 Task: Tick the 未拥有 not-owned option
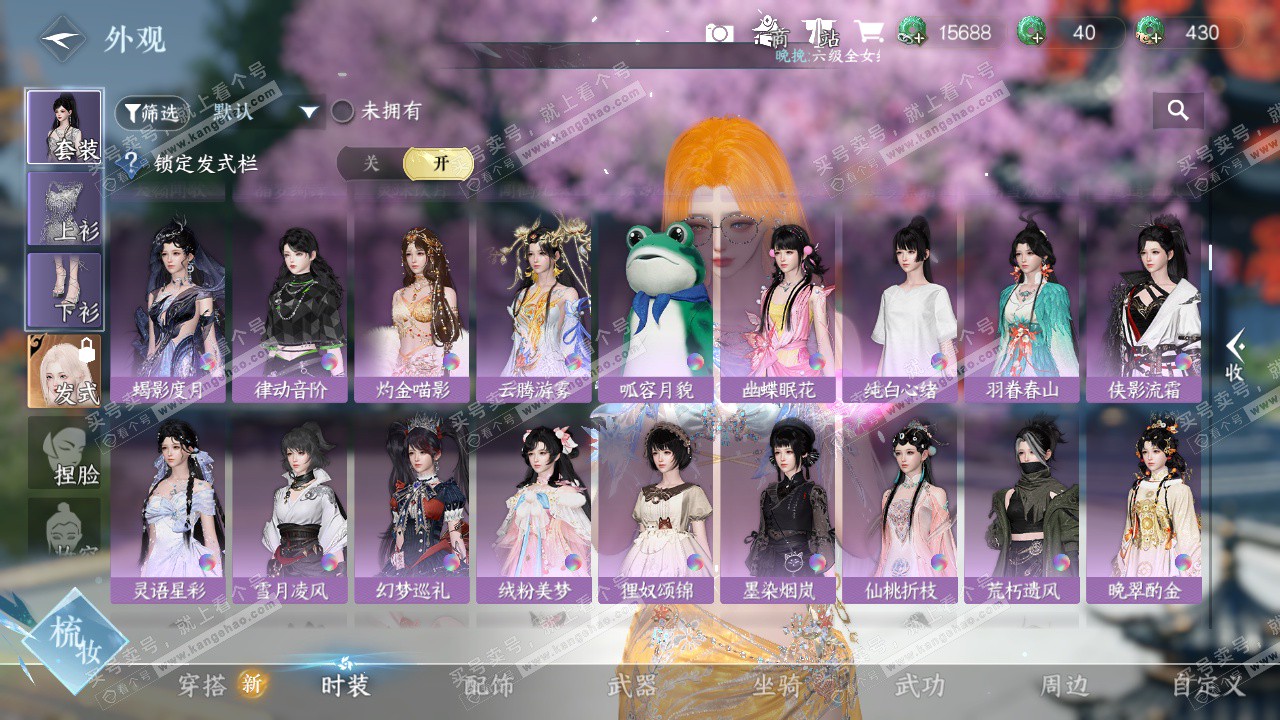point(343,111)
